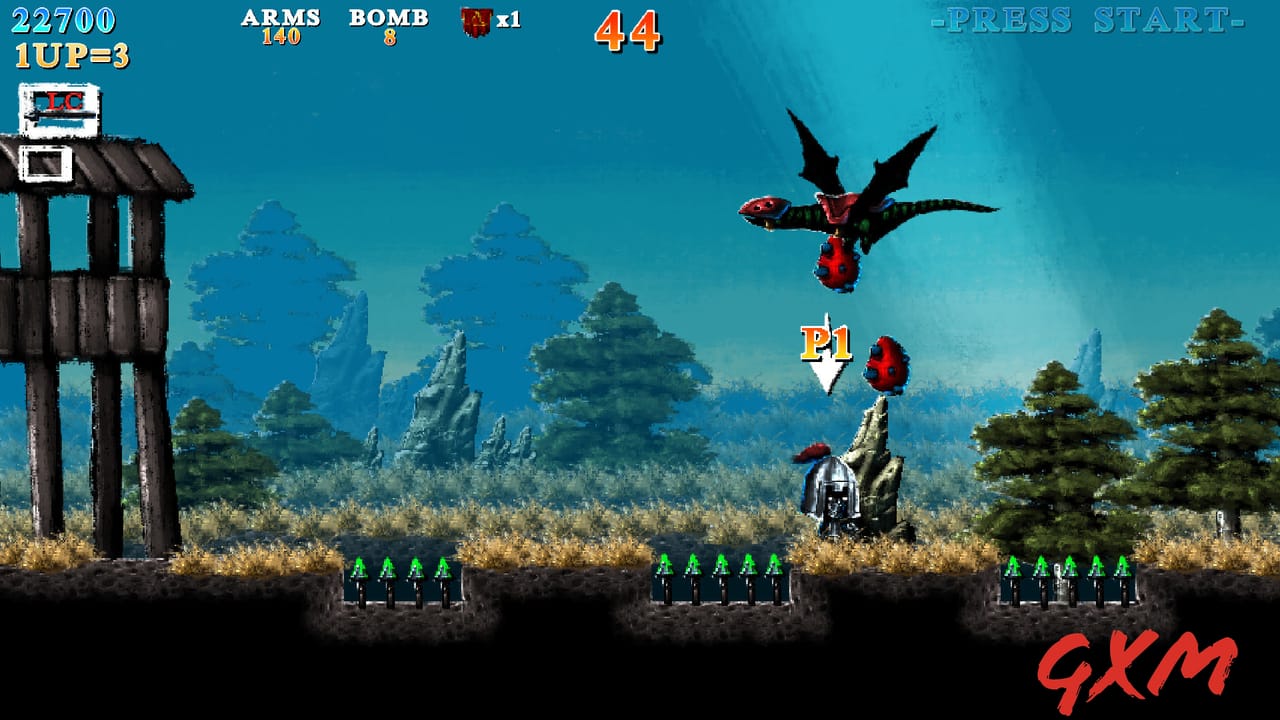Click the red beetle falling near the knight

coord(888,365)
